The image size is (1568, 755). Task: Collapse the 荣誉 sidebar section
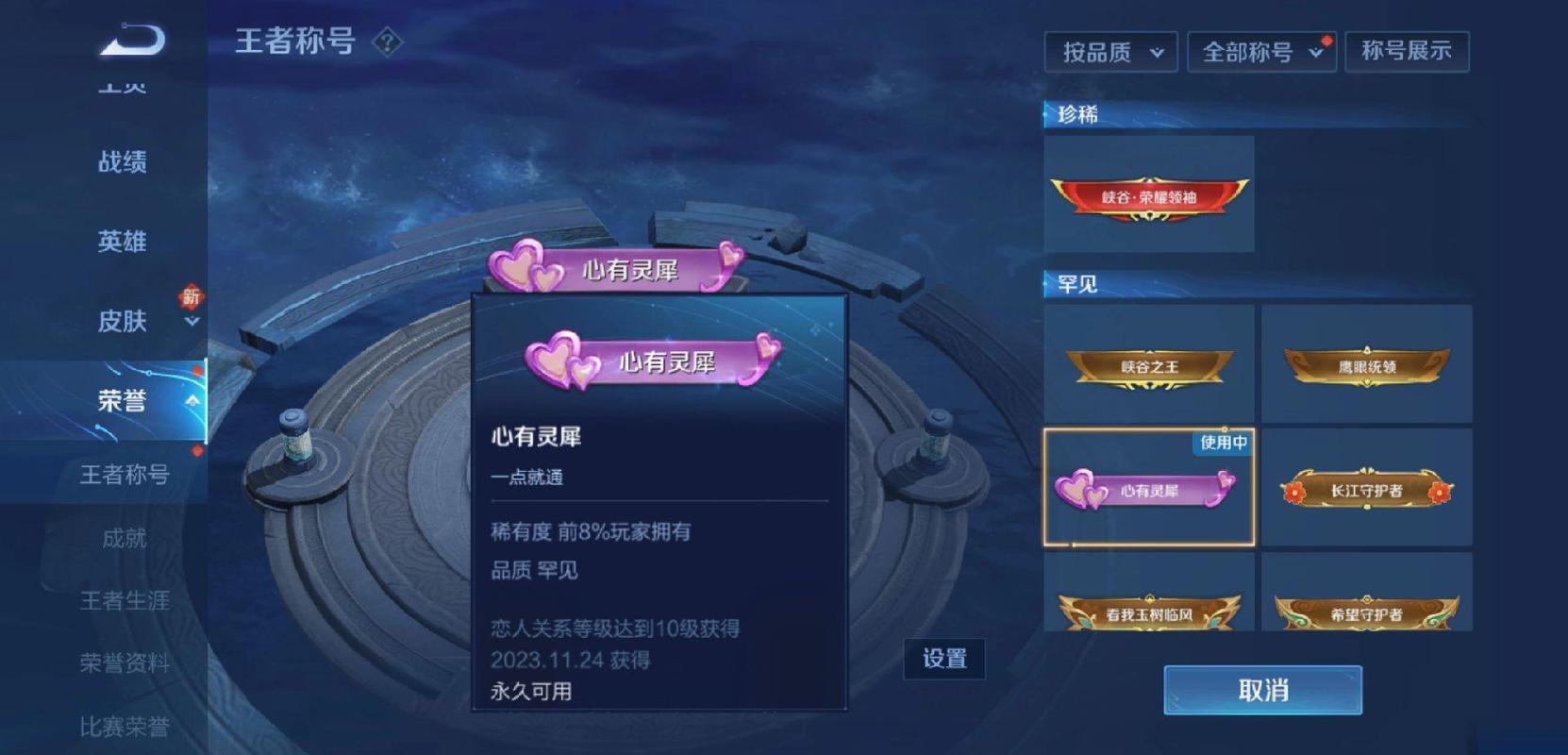point(193,400)
